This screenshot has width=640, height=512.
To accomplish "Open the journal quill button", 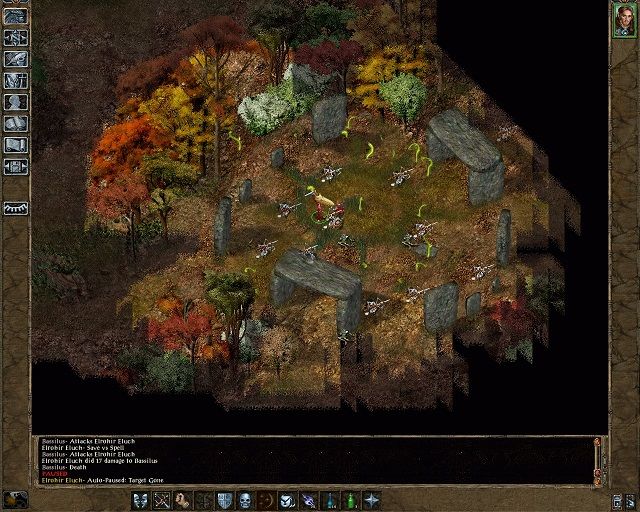I will point(15,58).
